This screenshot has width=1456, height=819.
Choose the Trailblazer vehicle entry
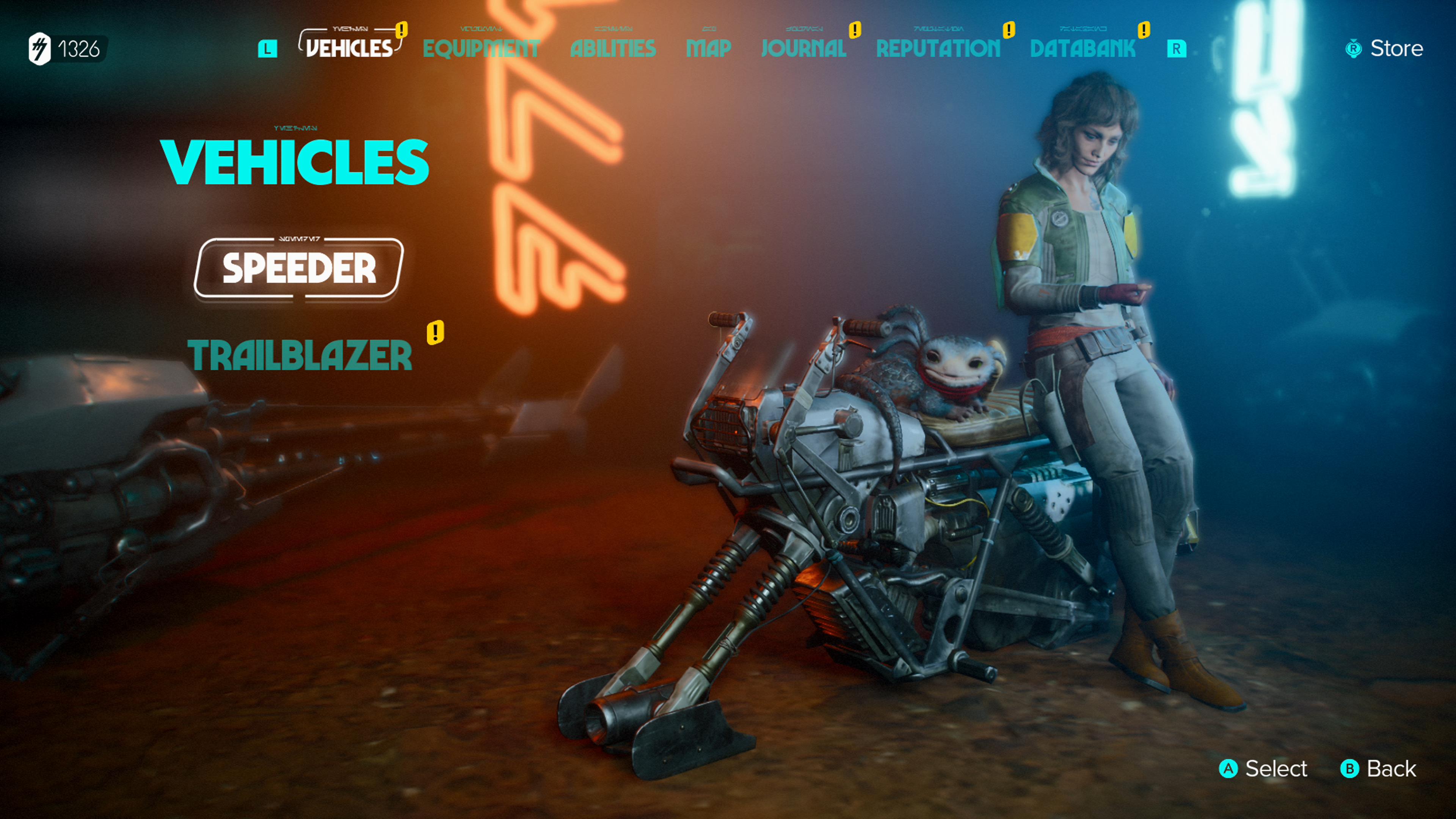click(x=300, y=355)
